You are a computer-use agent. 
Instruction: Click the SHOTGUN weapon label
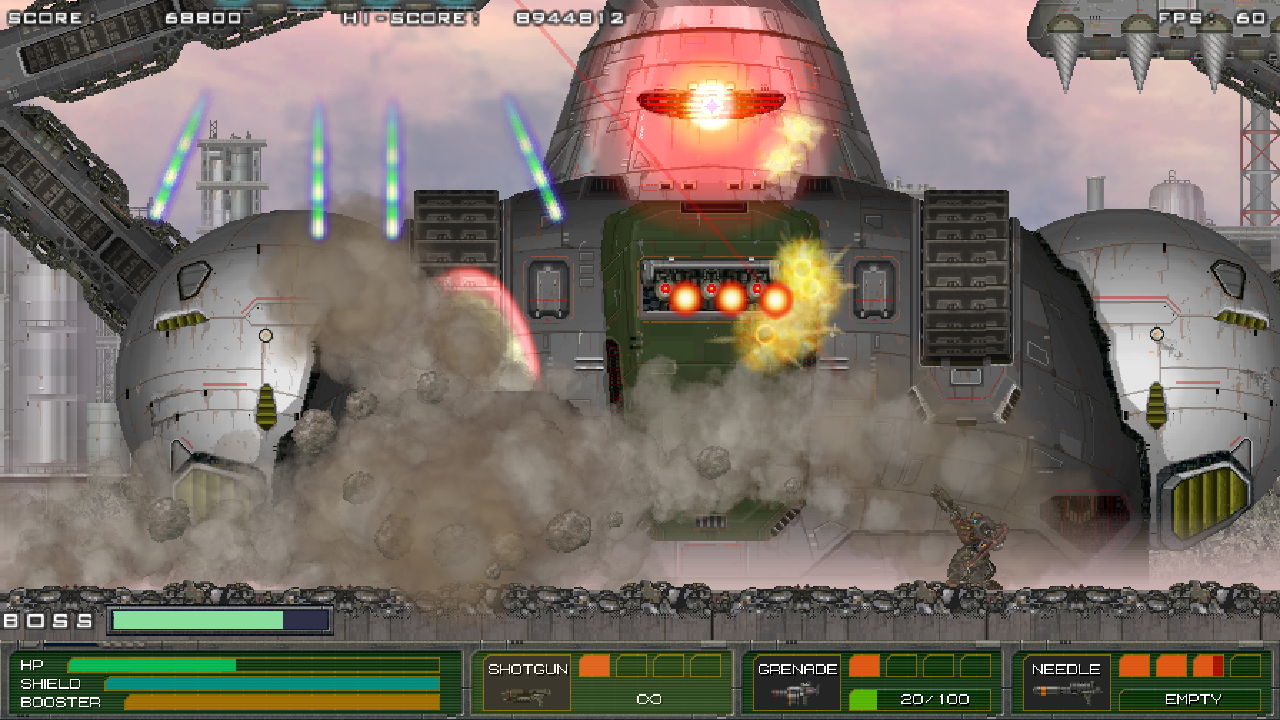point(530,669)
